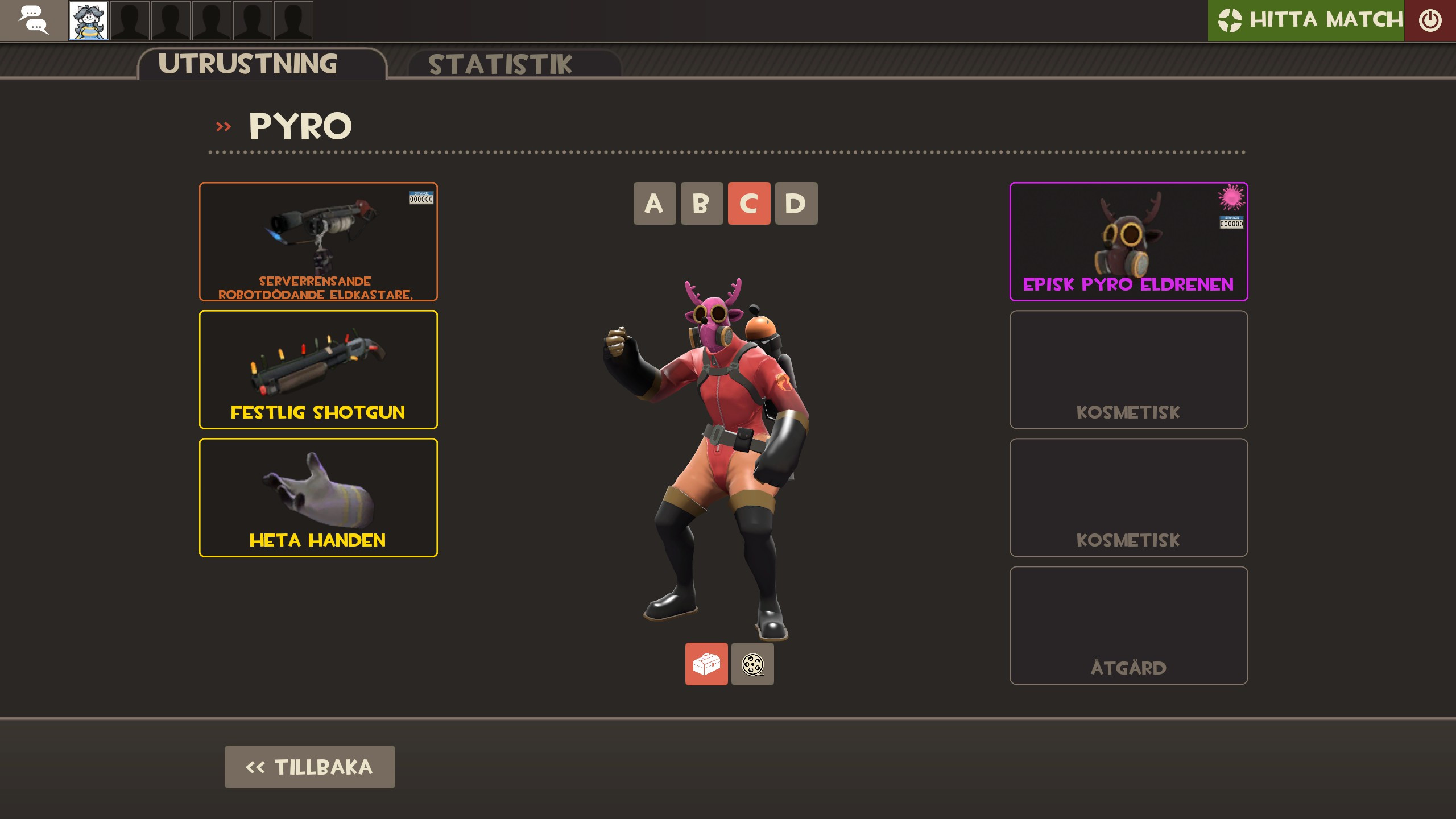Select the Heta Handen slot

pyautogui.click(x=318, y=498)
